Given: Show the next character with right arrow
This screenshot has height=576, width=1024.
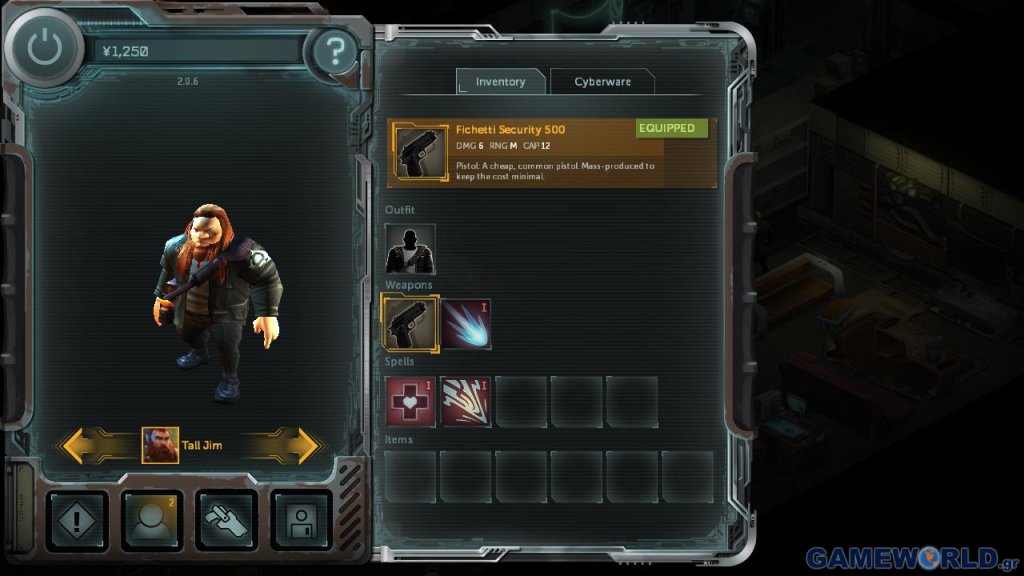Looking at the screenshot, I should [288, 445].
